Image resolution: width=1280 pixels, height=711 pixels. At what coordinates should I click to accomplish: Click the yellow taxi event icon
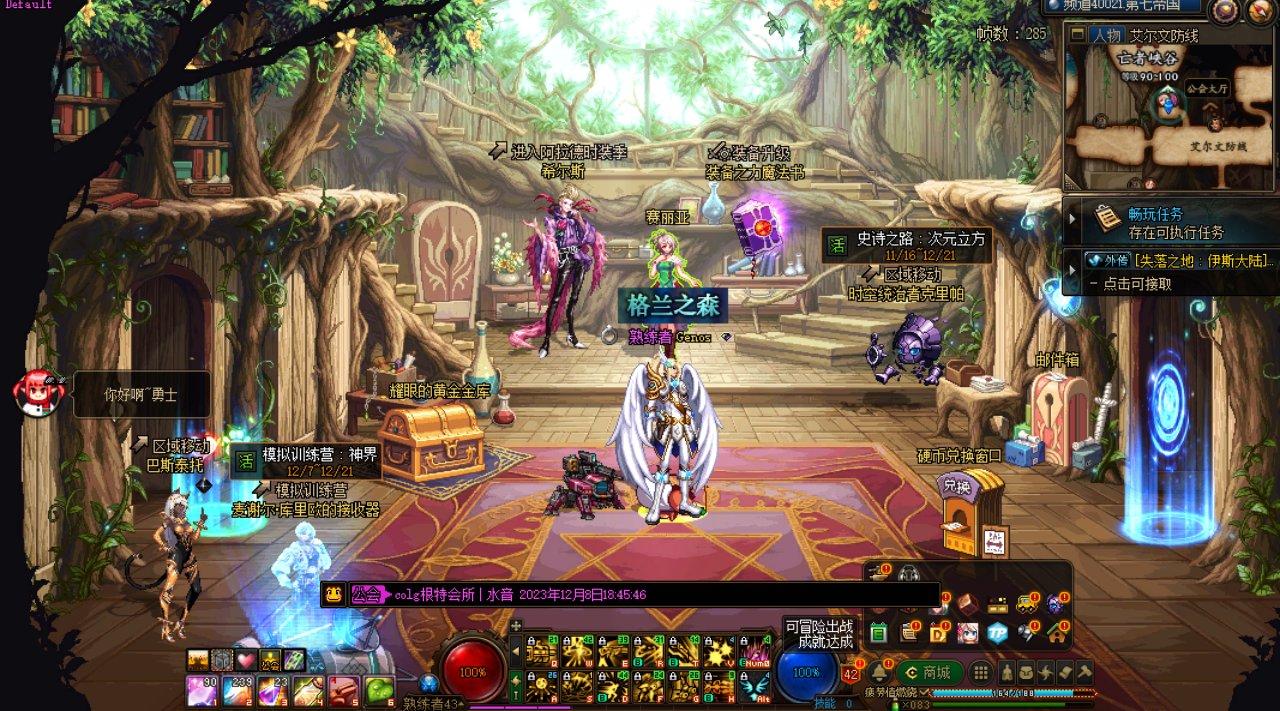[x=1027, y=604]
